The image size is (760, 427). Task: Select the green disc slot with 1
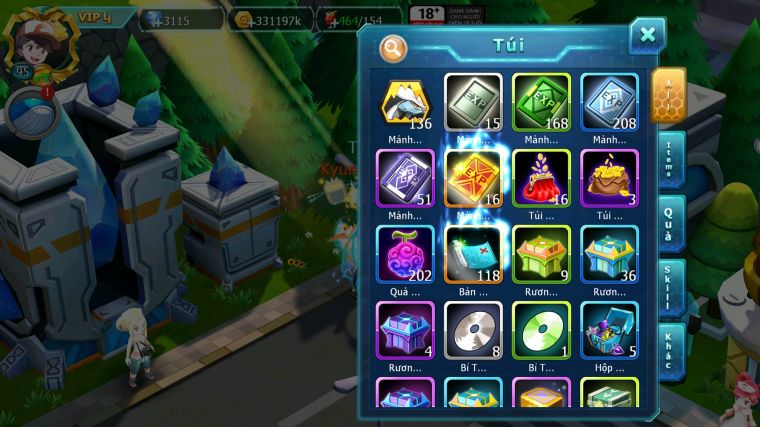(541, 330)
